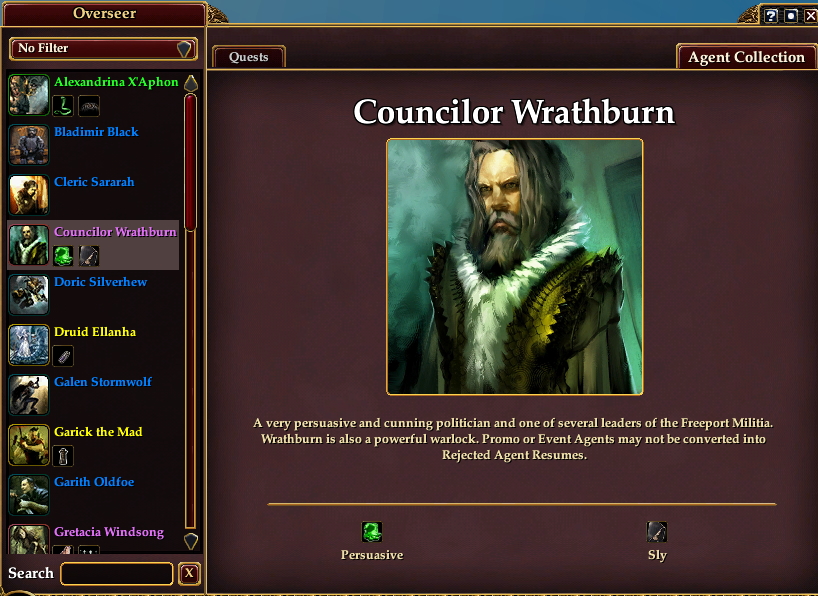Select Druid Ellanha agent entry
818x596 pixels.
pyautogui.click(x=95, y=332)
